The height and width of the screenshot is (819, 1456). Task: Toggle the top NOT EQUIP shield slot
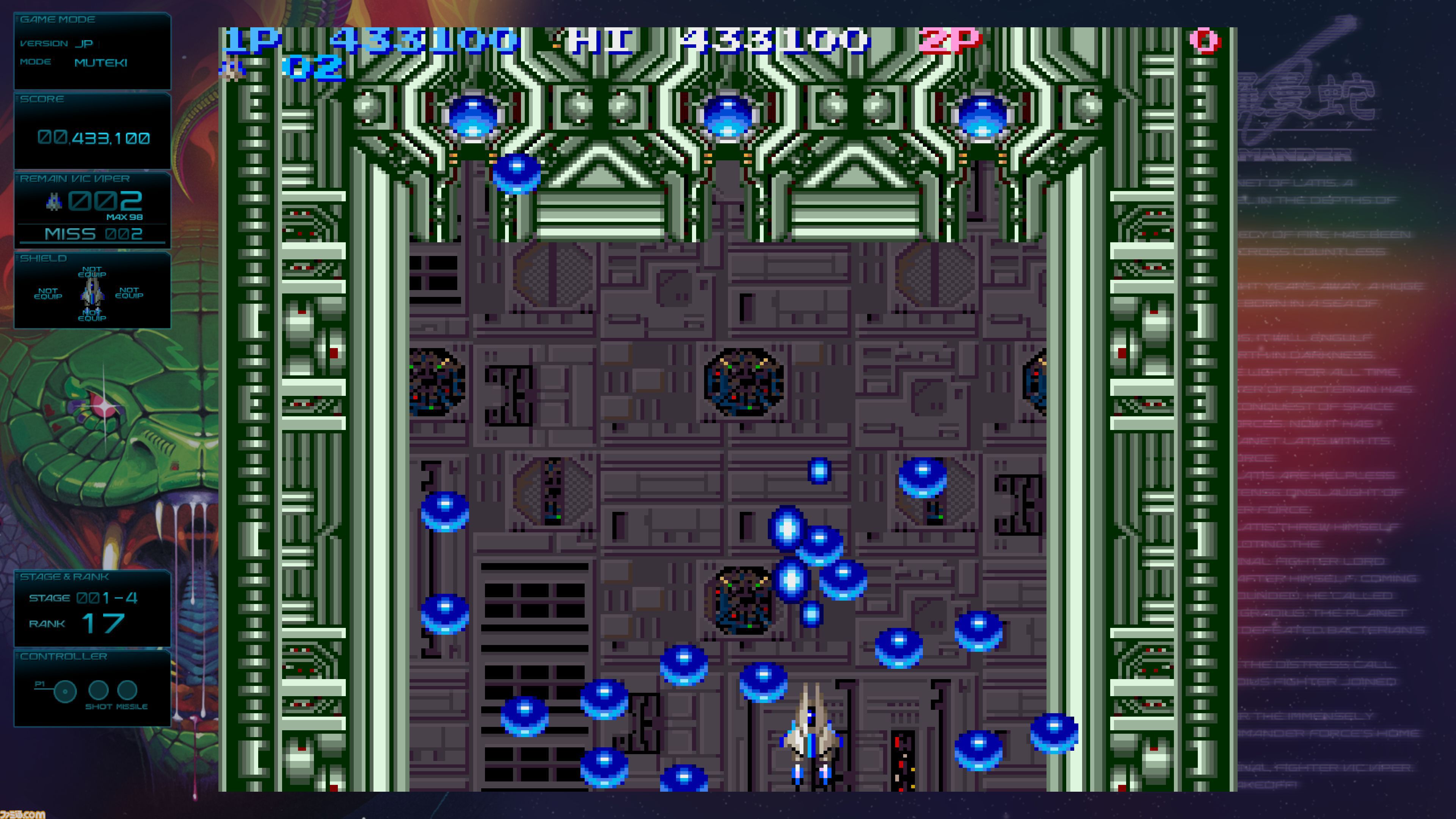tap(92, 271)
